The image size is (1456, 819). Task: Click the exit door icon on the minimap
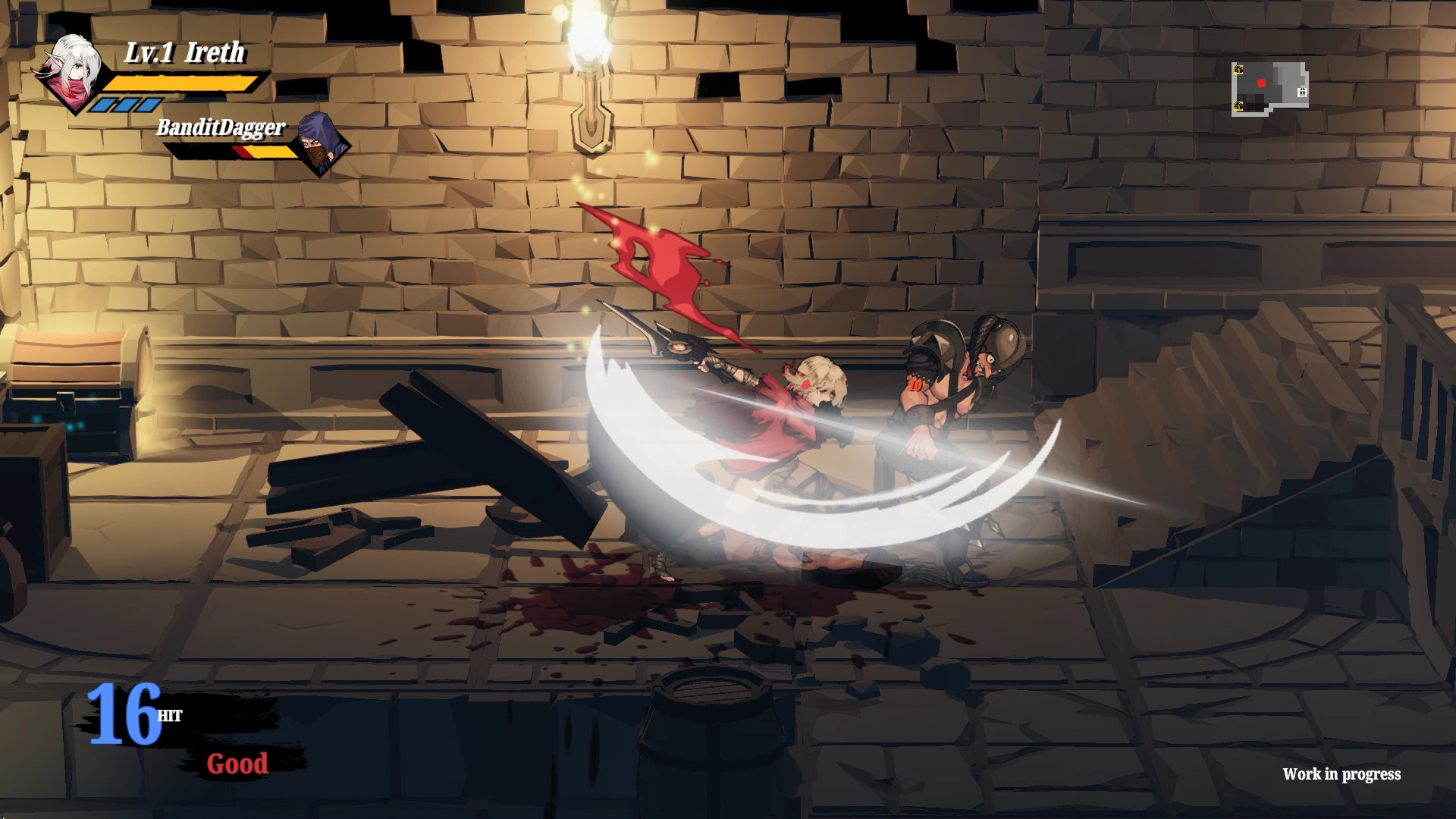click(x=1303, y=93)
